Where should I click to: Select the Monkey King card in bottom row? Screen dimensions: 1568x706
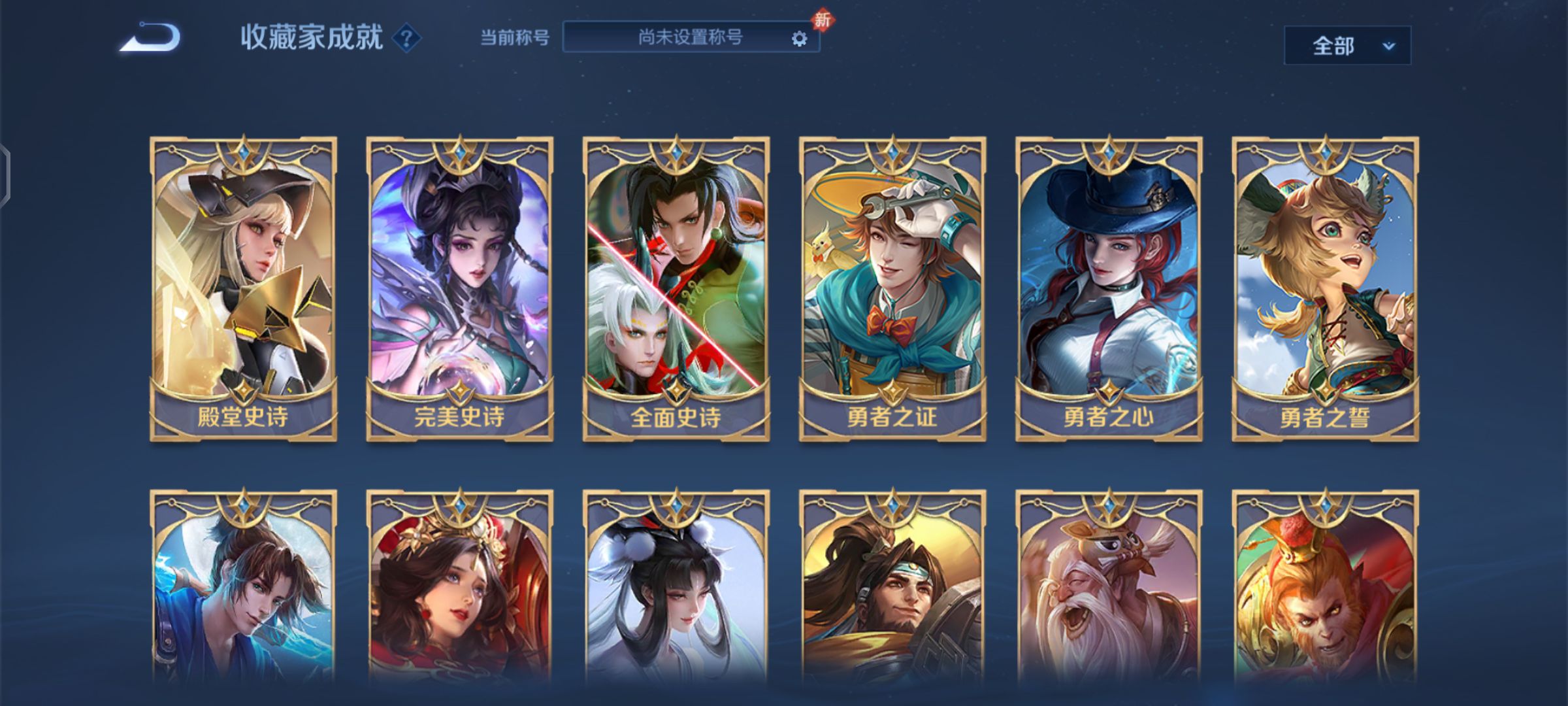click(x=1324, y=608)
